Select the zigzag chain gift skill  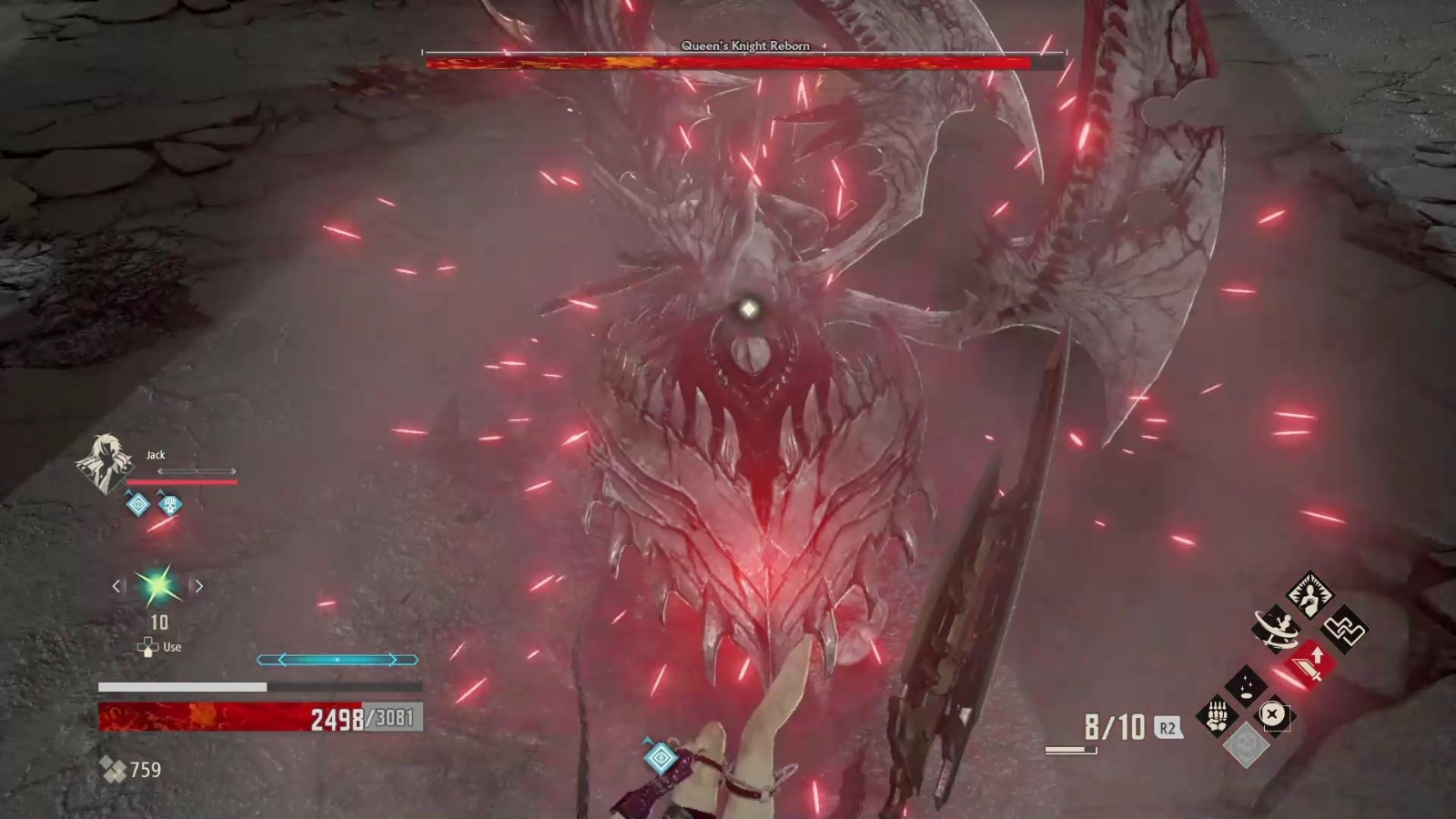point(1344,629)
